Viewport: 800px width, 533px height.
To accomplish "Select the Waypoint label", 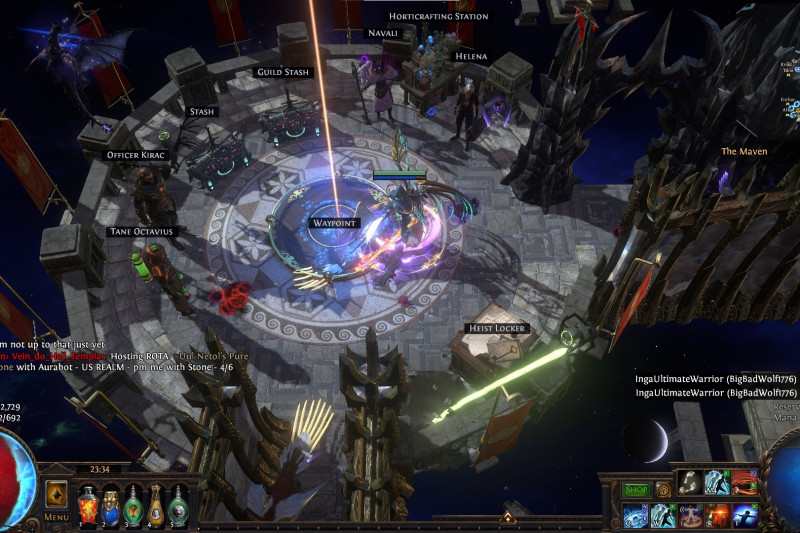I will tap(334, 223).
